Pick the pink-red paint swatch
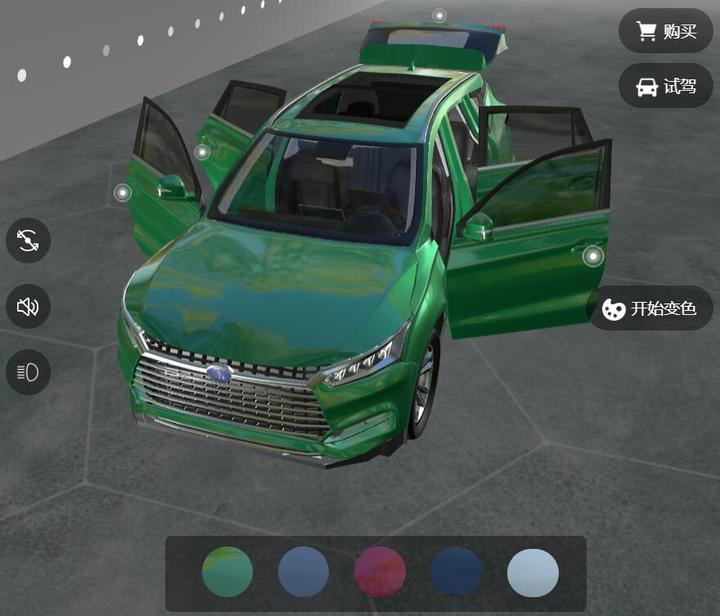Viewport: 720px width, 616px height. tap(380, 573)
